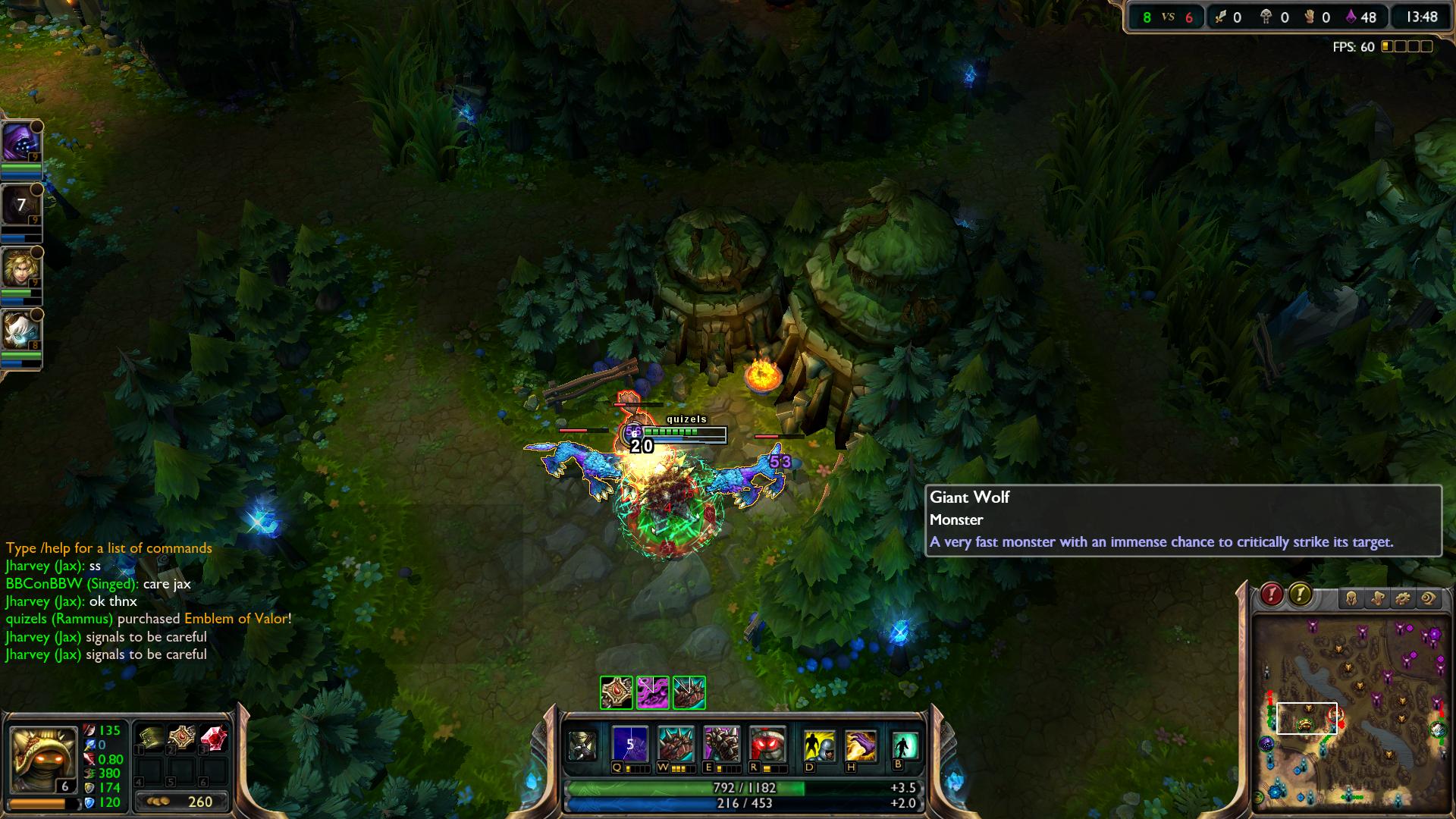This screenshot has width=1456, height=819.
Task: Click Rammus's champion portrait
Action: point(42,758)
